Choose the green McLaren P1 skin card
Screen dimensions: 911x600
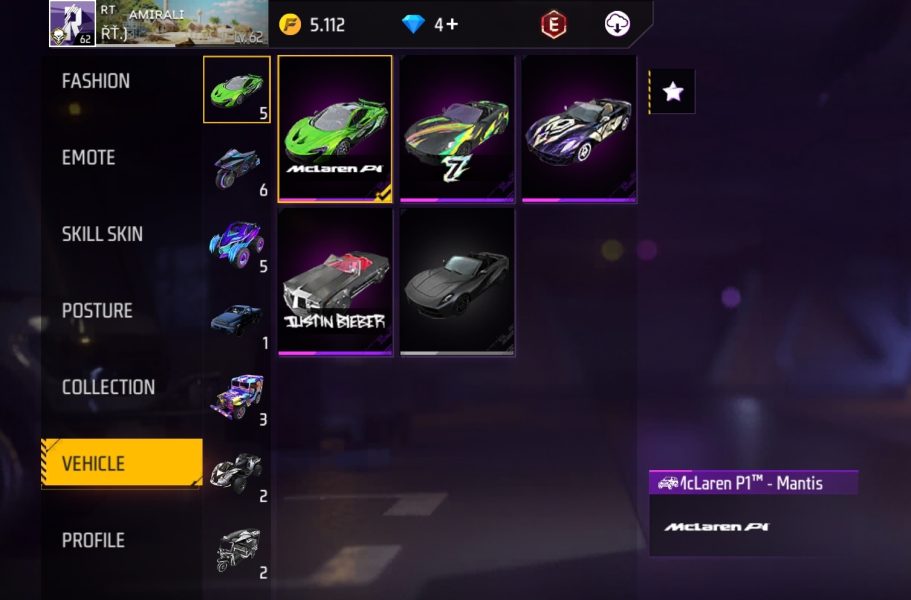point(335,128)
